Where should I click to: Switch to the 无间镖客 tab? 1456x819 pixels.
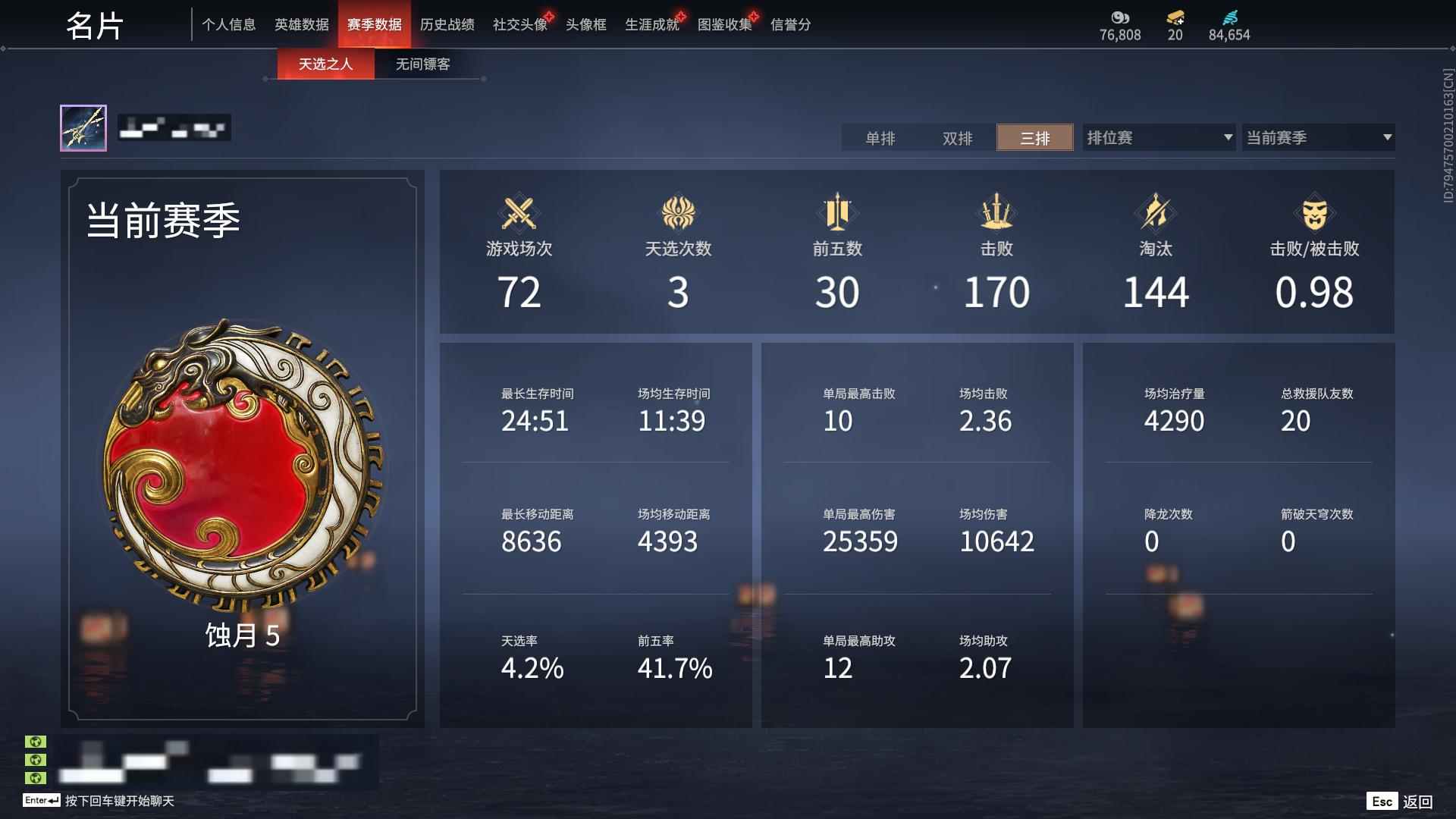(x=421, y=64)
